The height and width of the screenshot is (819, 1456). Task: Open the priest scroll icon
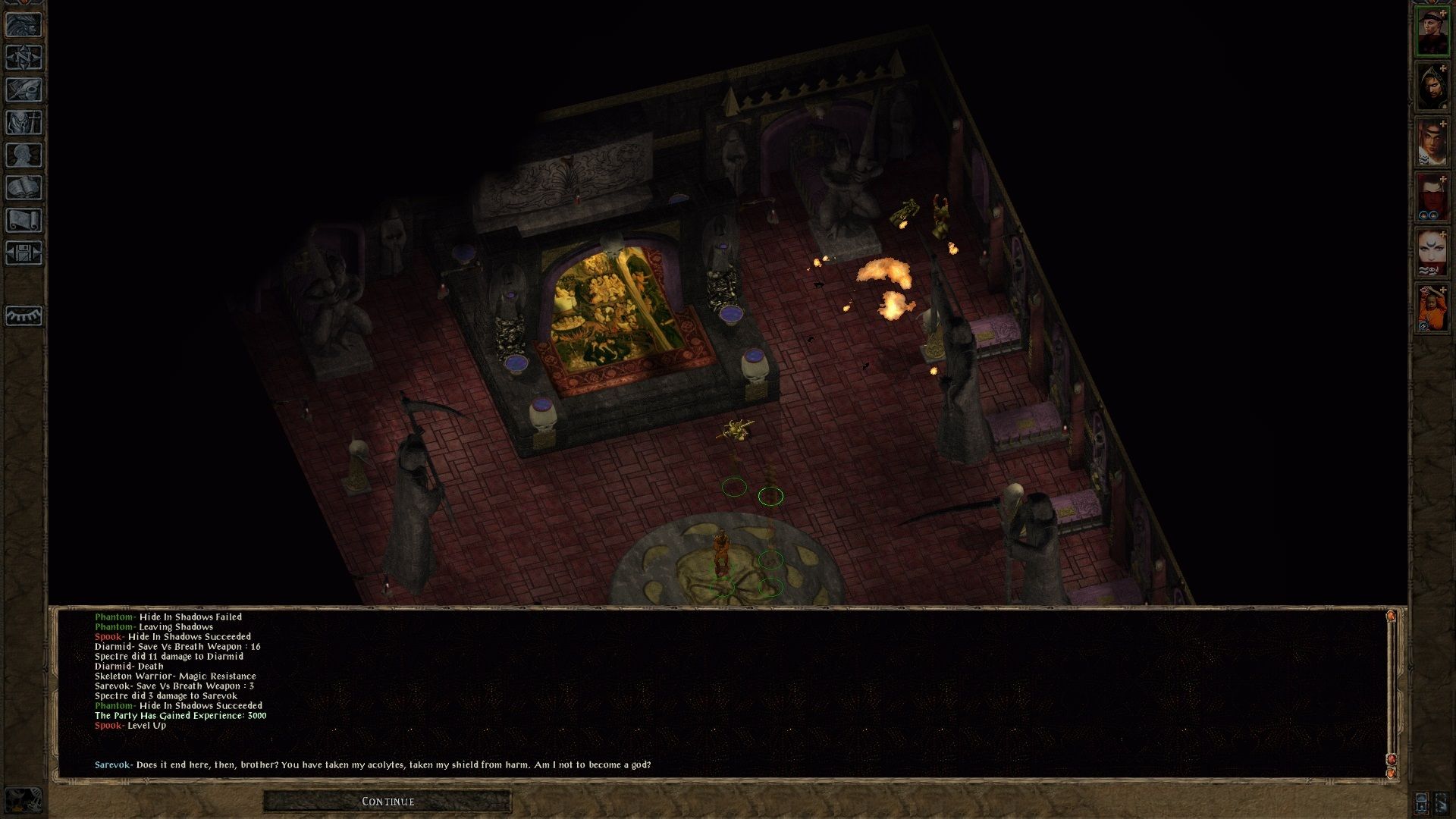pyautogui.click(x=24, y=221)
